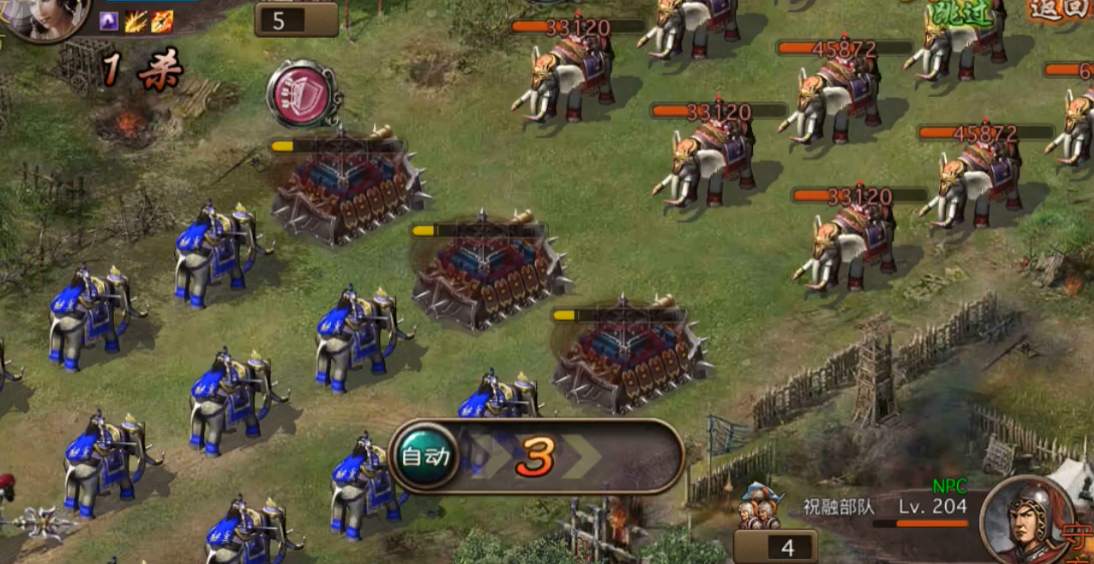Select the enemy NPC general portrait
1094x564 pixels.
click(1025, 519)
